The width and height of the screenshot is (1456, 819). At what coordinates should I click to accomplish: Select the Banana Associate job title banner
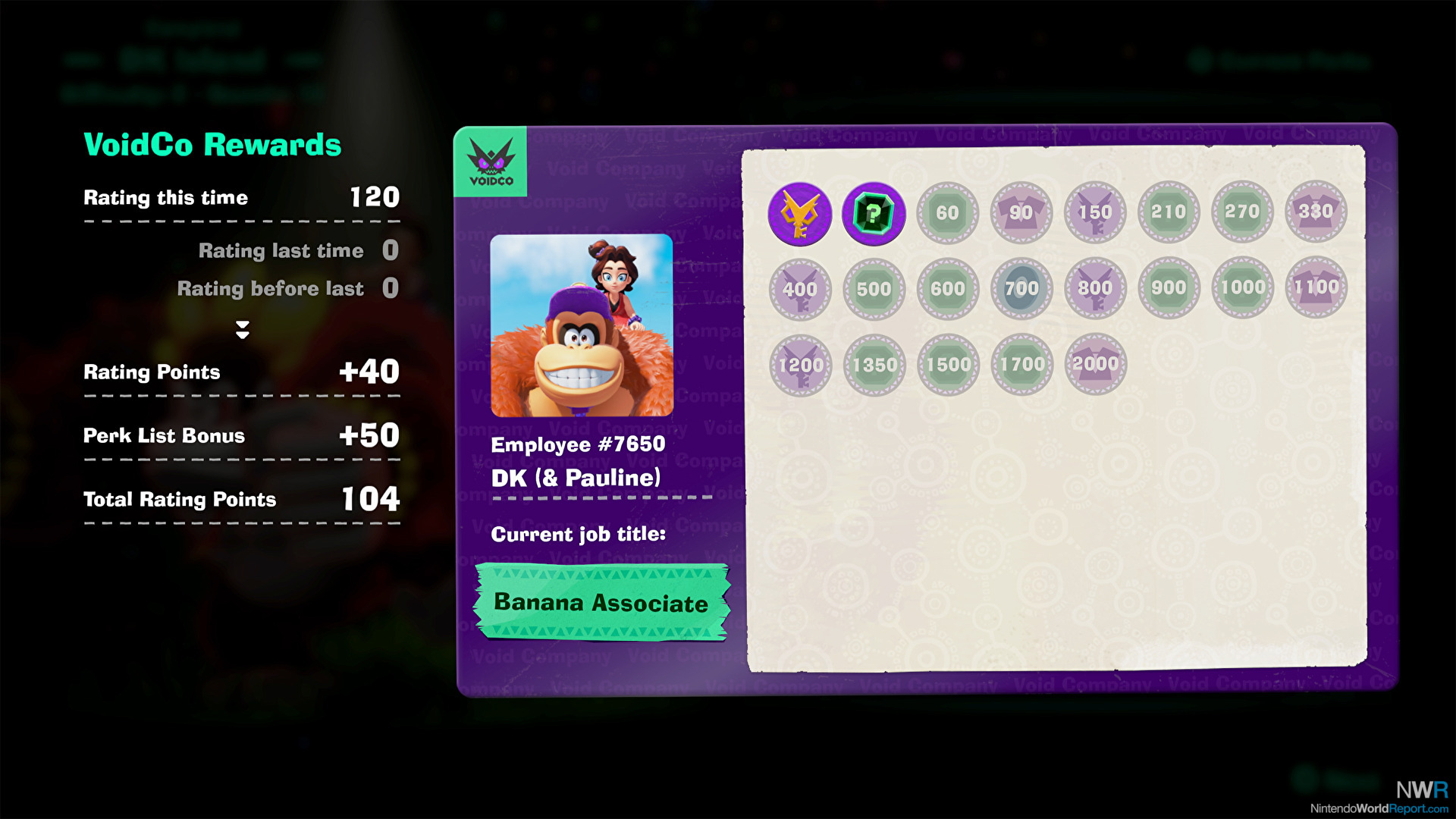(601, 603)
